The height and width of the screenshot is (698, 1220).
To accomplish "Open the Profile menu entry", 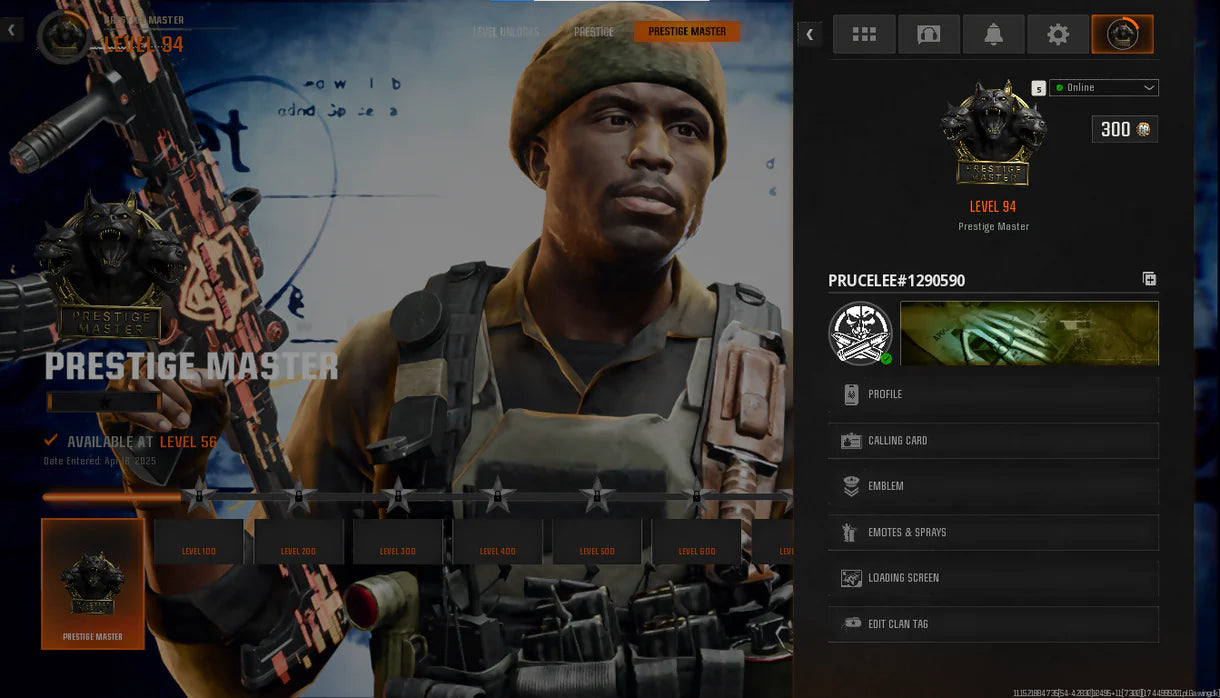I will (993, 395).
